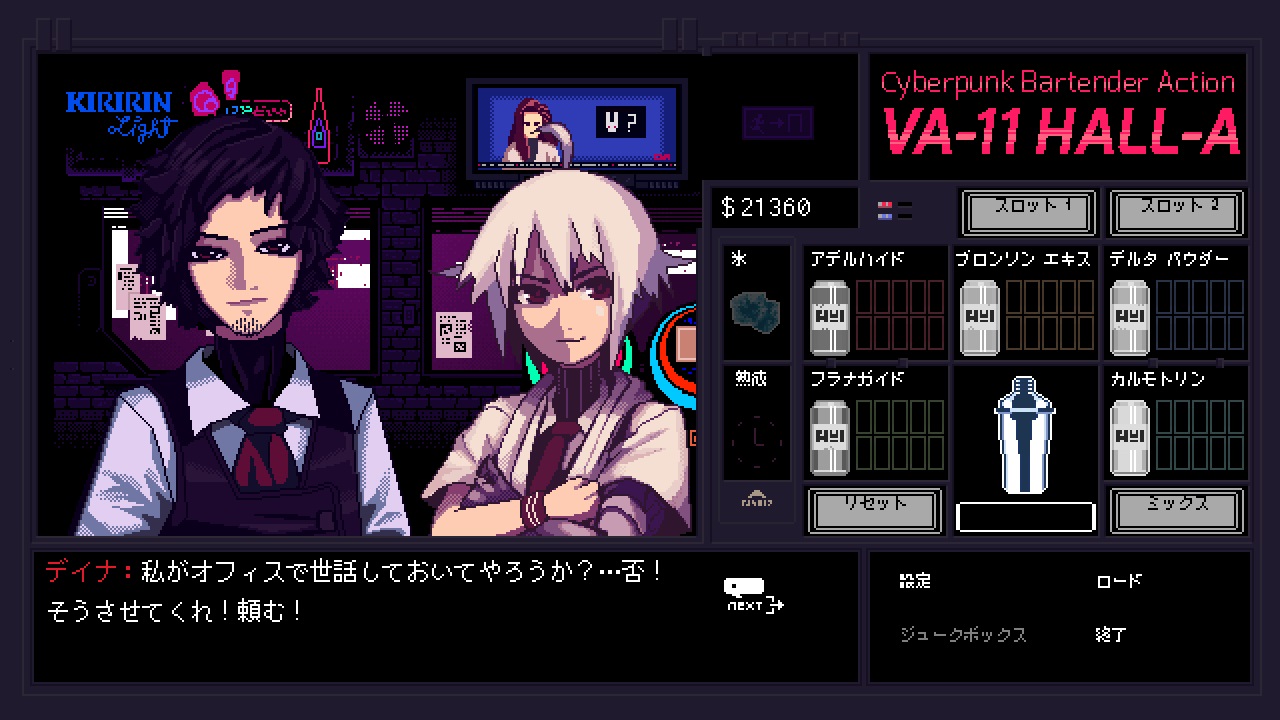Click the cocktail shaker
1280x720 pixels.
[1025, 435]
